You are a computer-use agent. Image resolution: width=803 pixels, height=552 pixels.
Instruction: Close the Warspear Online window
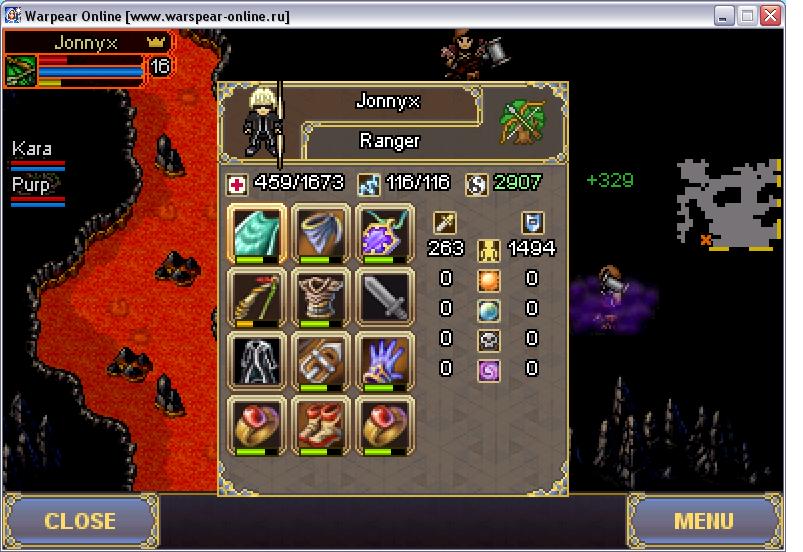pos(770,16)
